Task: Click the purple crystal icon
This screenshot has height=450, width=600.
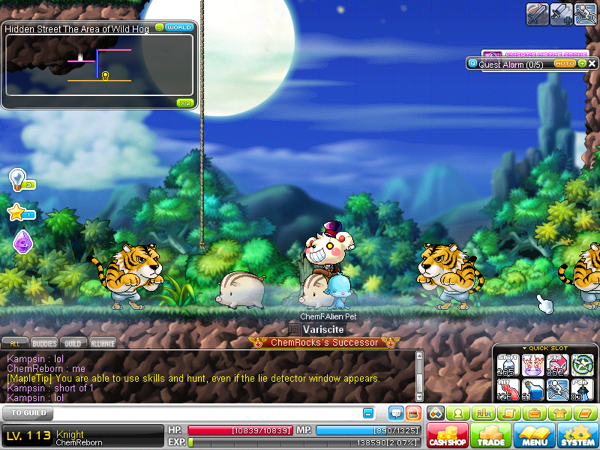Action: (22, 242)
